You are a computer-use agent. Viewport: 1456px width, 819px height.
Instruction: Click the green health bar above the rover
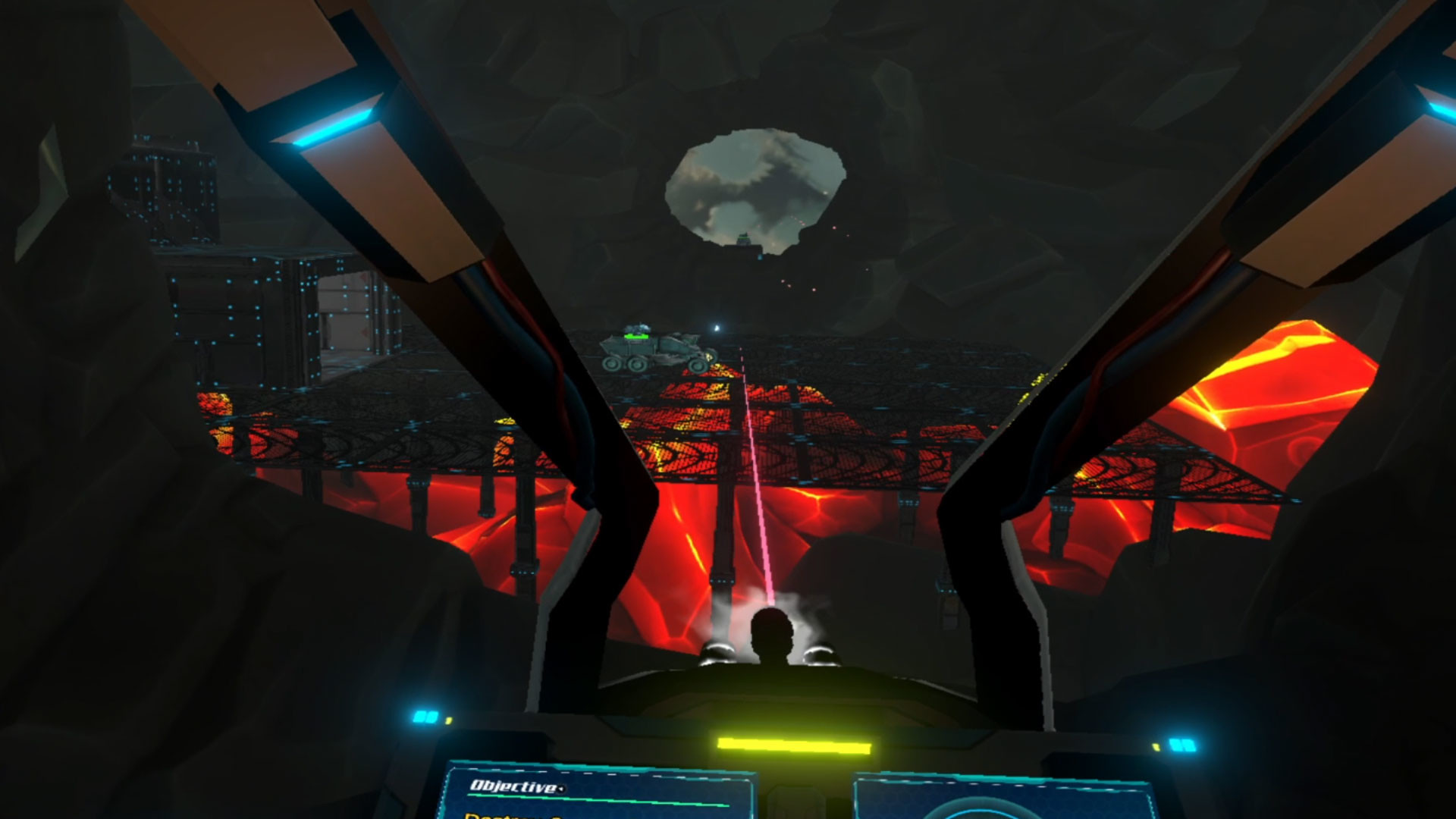(x=636, y=337)
